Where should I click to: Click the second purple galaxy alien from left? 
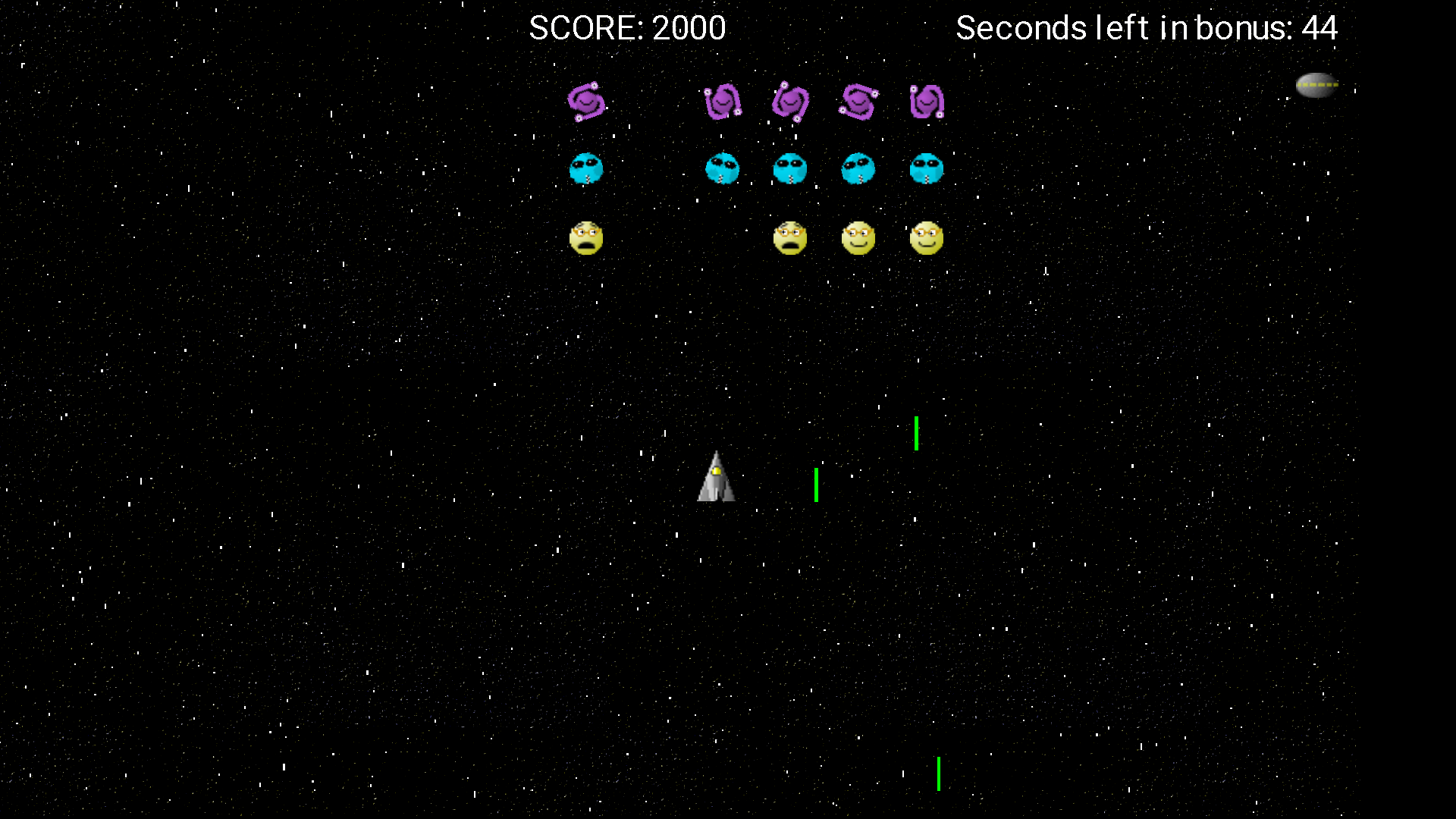pos(722,102)
